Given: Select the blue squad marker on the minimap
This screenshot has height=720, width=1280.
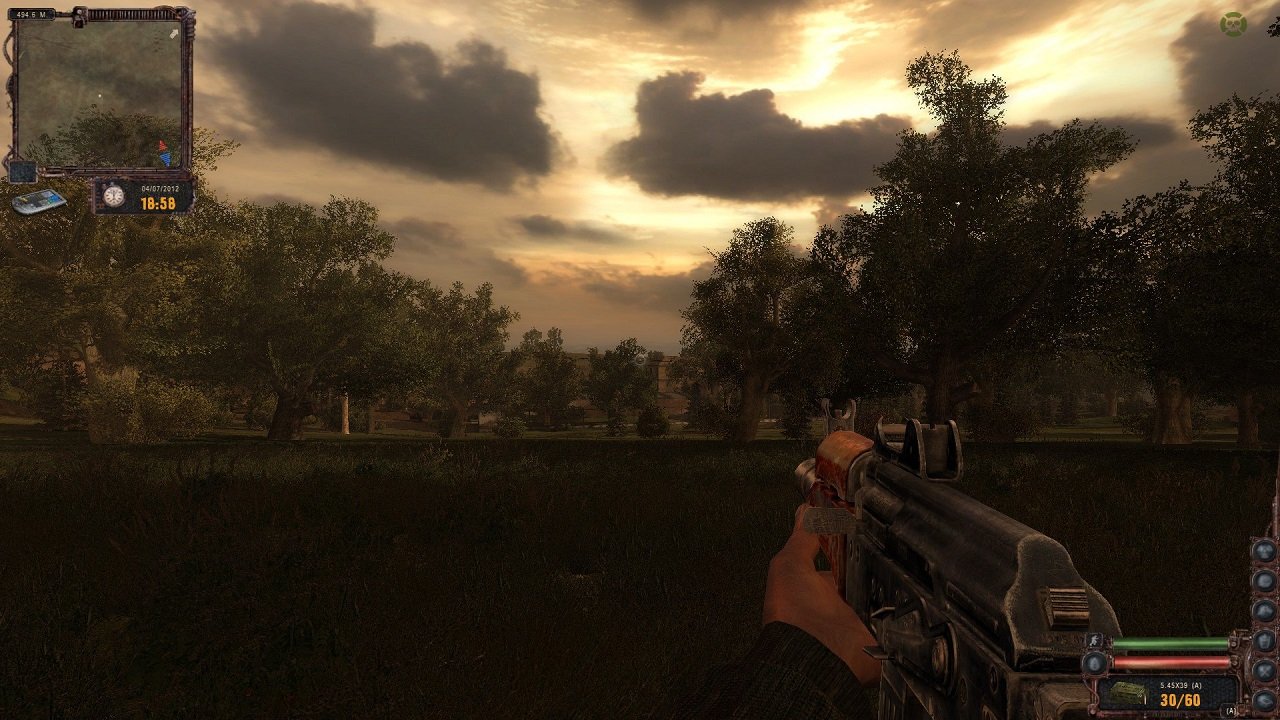Looking at the screenshot, I should (x=165, y=158).
